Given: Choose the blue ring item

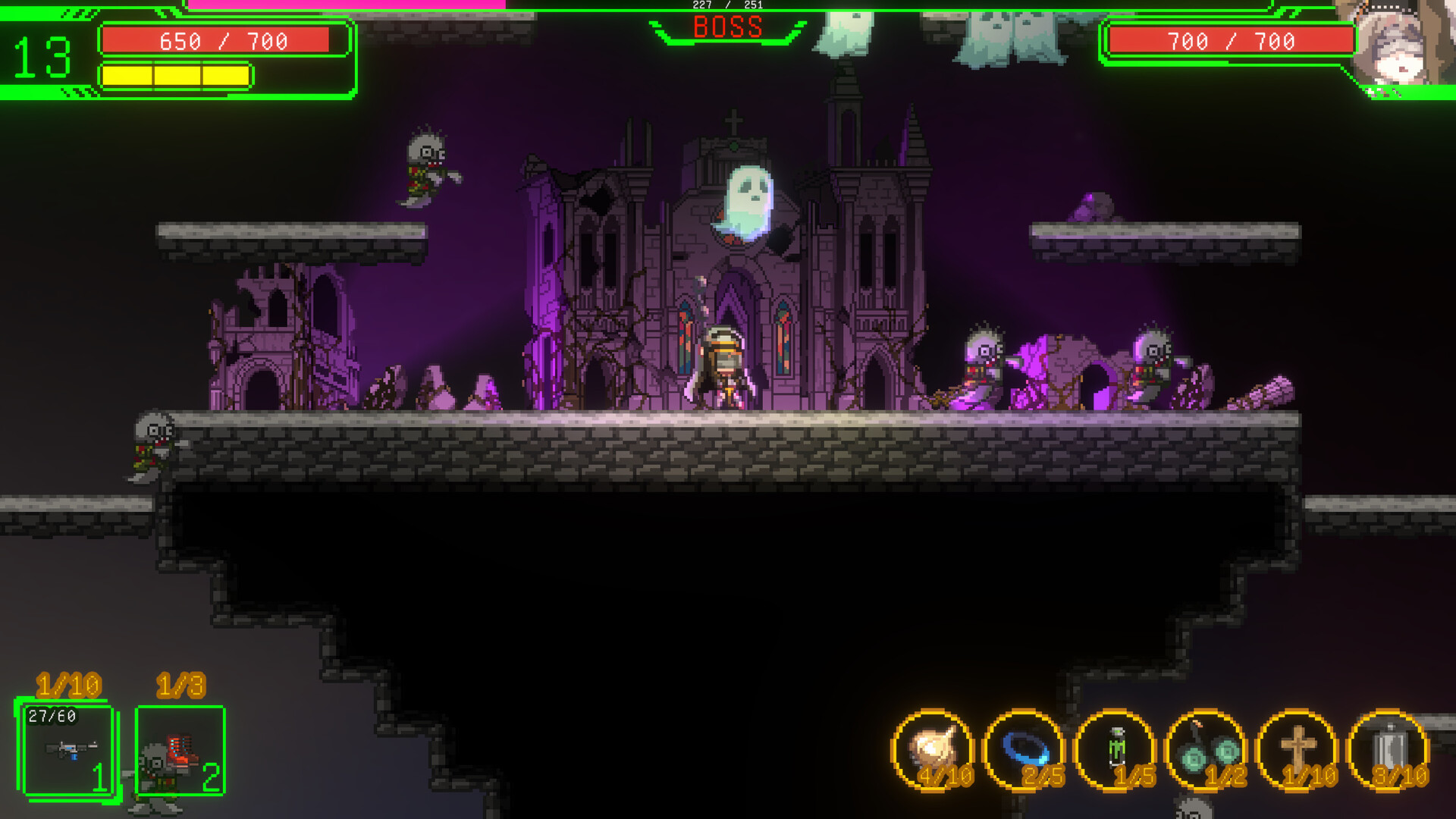Looking at the screenshot, I should tap(1024, 750).
